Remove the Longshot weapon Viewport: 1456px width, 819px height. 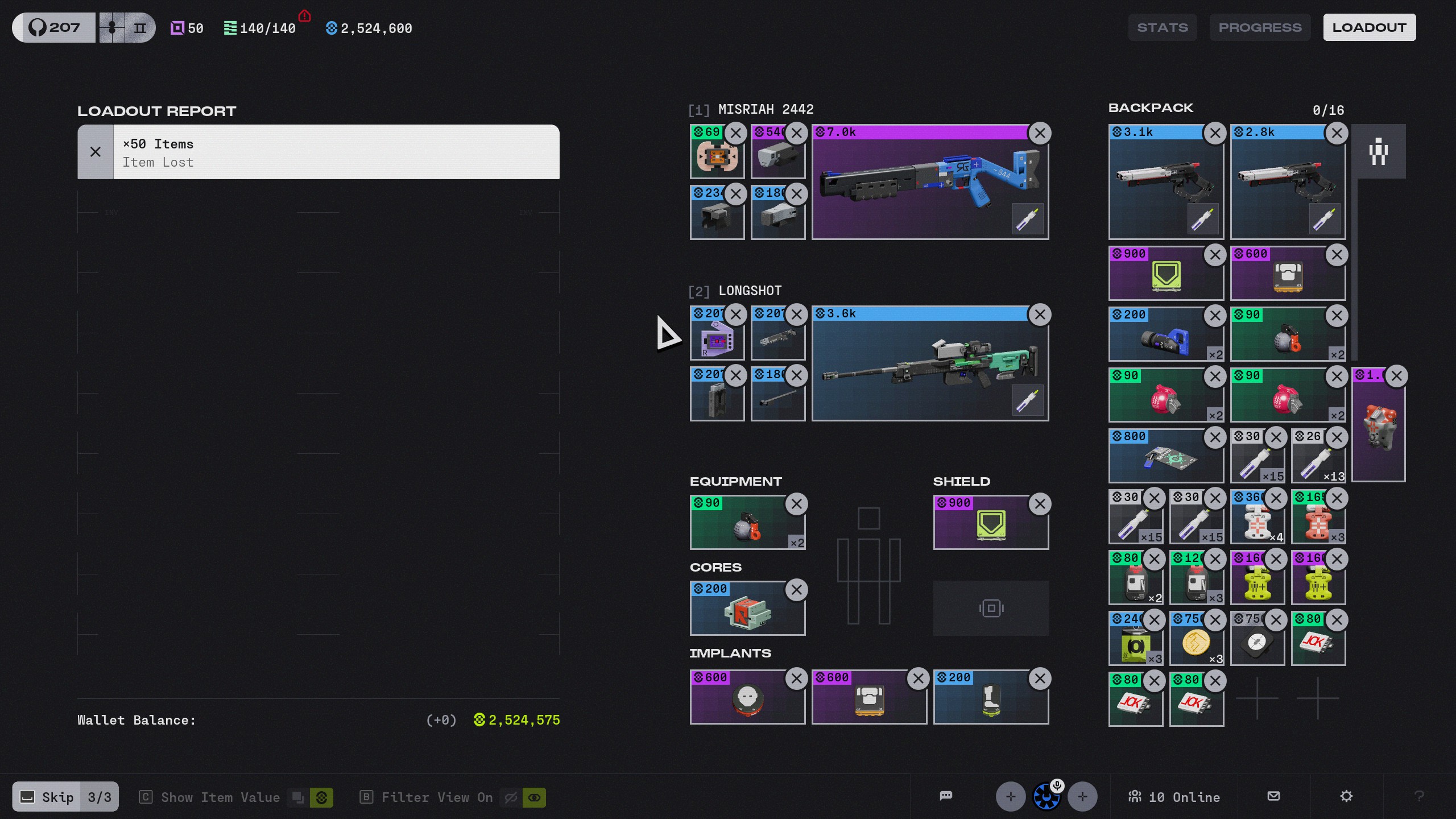point(1040,315)
